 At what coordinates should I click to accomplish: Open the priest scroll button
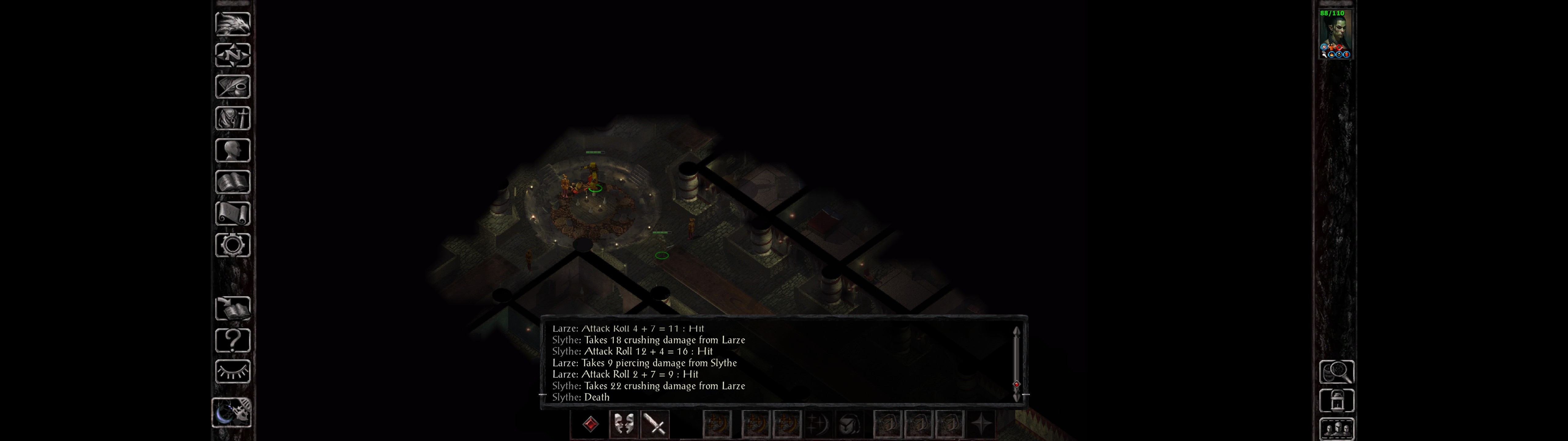[232, 213]
